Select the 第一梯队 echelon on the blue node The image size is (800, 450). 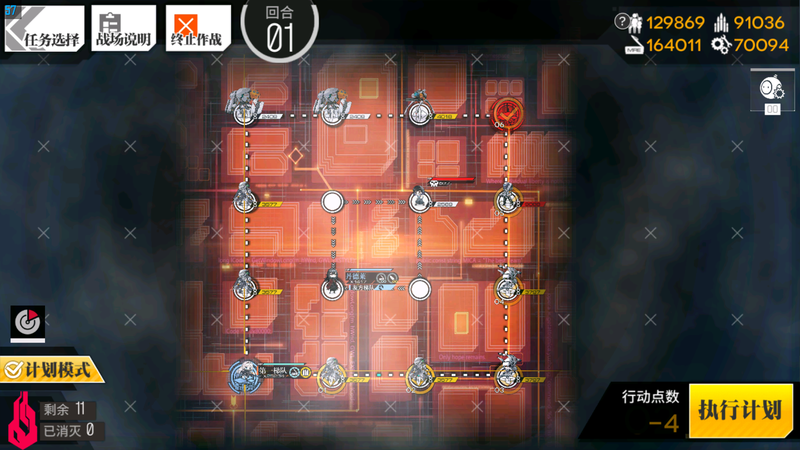[x=246, y=374]
